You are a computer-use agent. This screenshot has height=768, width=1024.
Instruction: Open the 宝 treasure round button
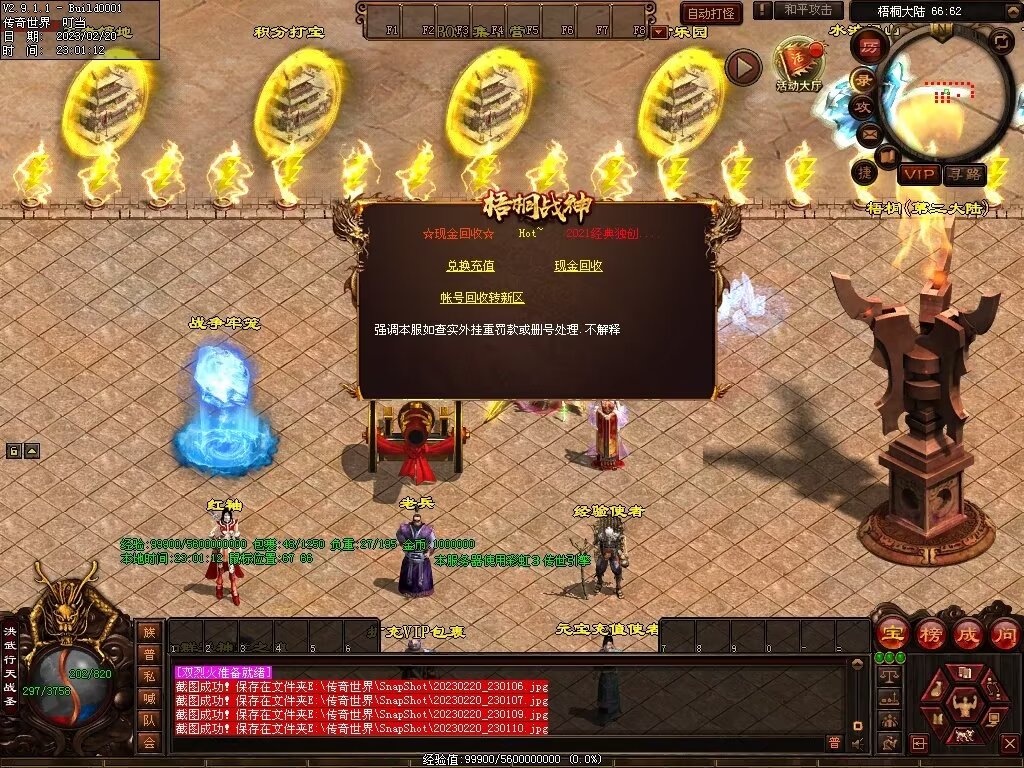coord(890,633)
